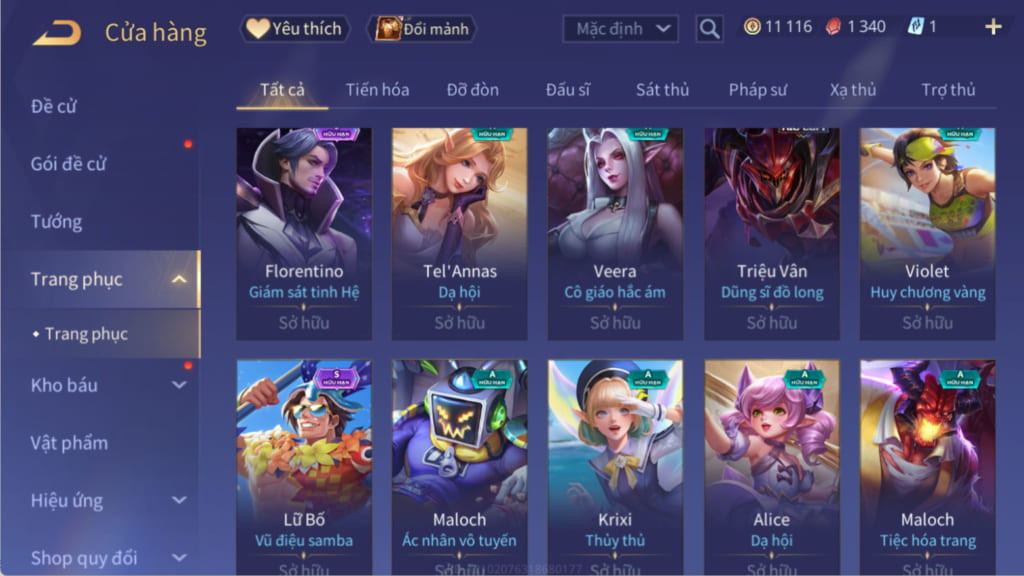1024x576 pixels.
Task: Choose the Veera Cô giáo hắc ám skin
Action: point(615,233)
